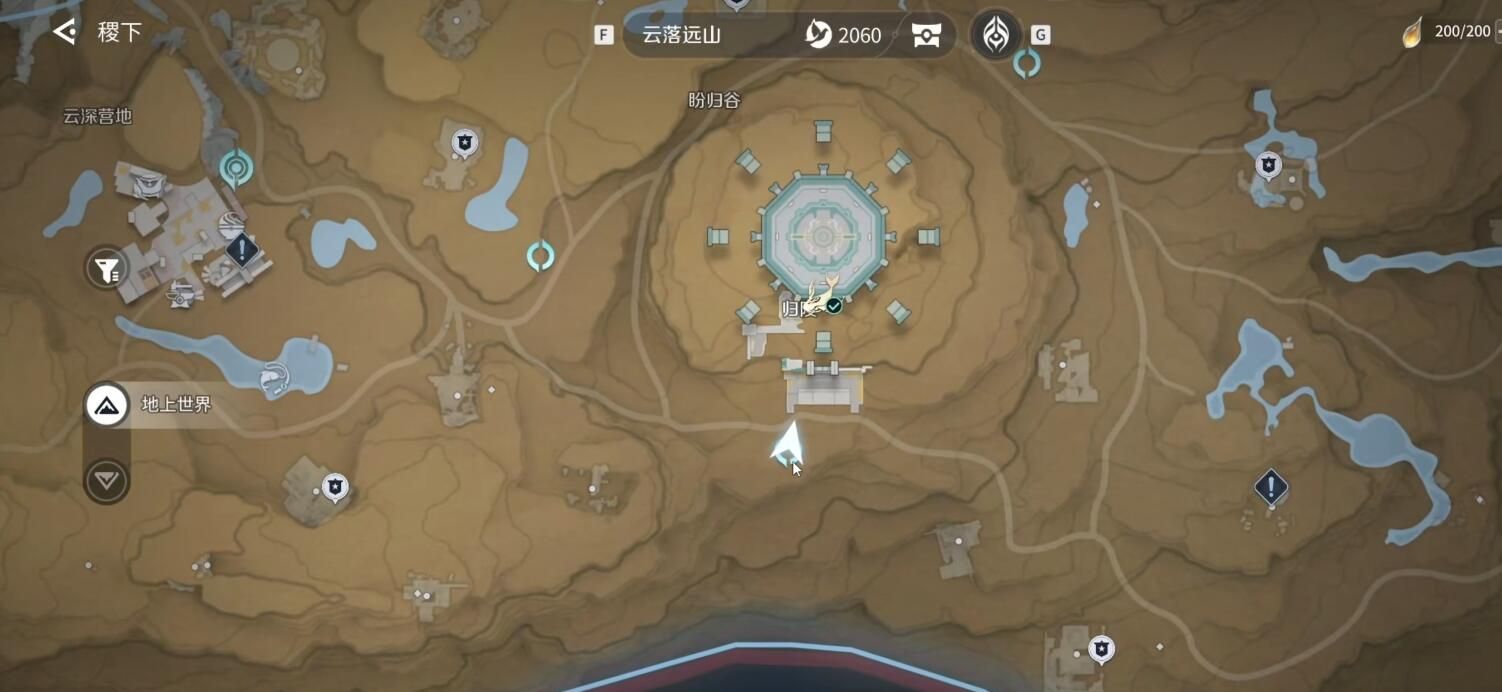1502x692 pixels.
Task: Open the 云落远山 region selector
Action: (x=700, y=35)
